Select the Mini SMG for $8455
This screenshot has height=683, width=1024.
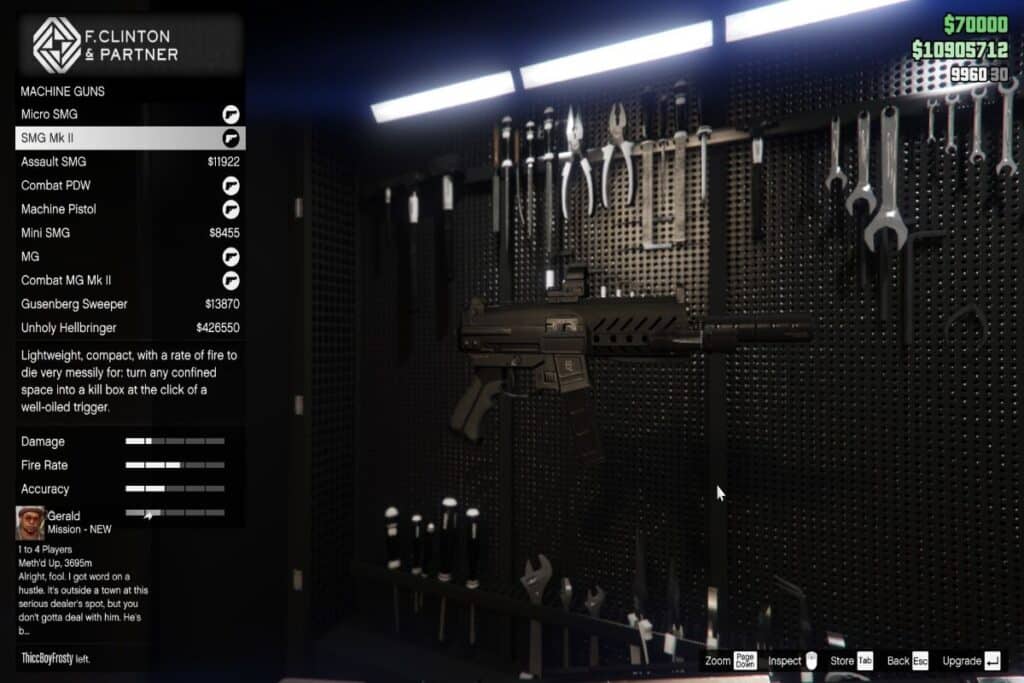(x=130, y=233)
